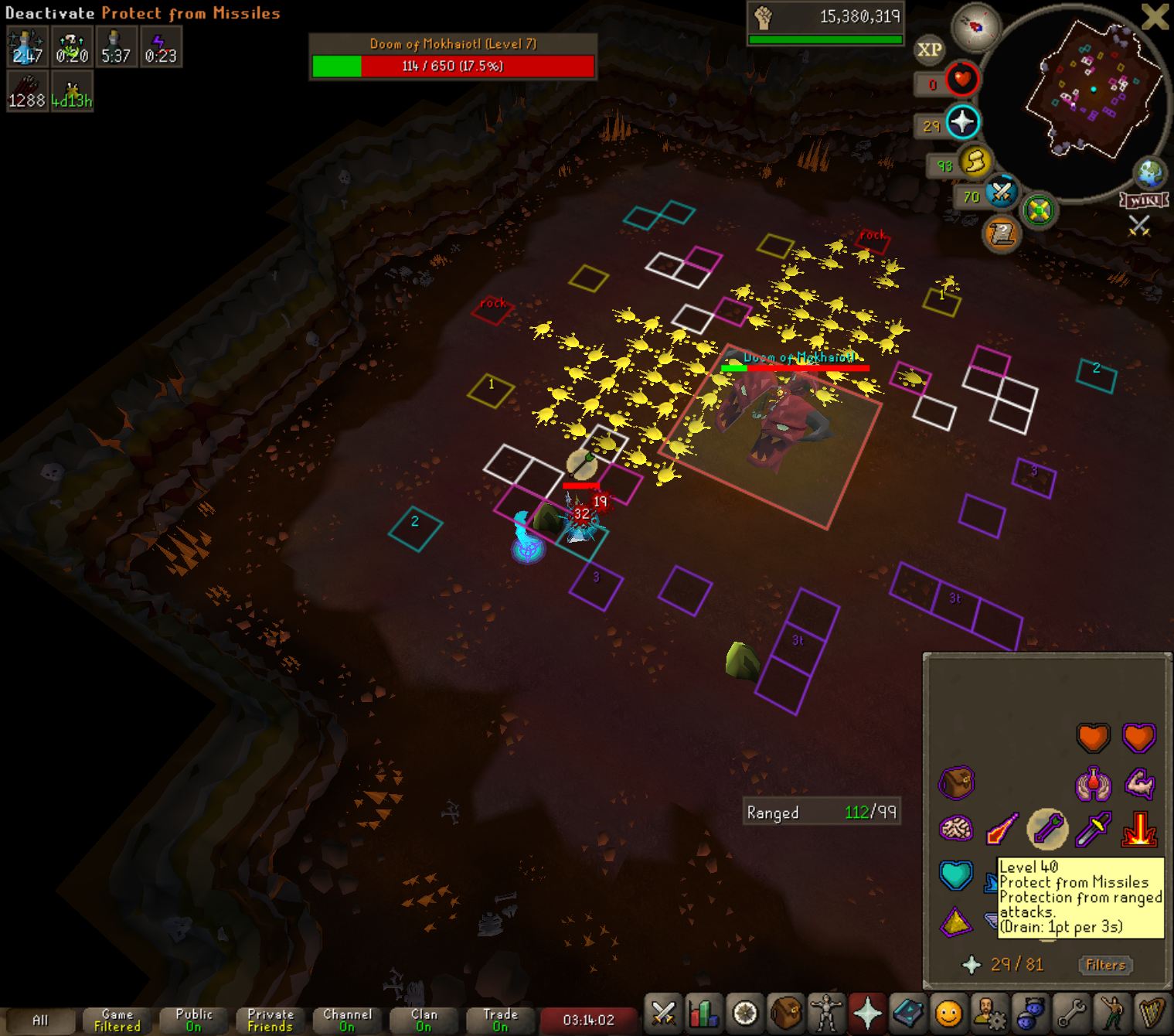
Task: Click the Wiki lookup banner
Action: click(1144, 200)
